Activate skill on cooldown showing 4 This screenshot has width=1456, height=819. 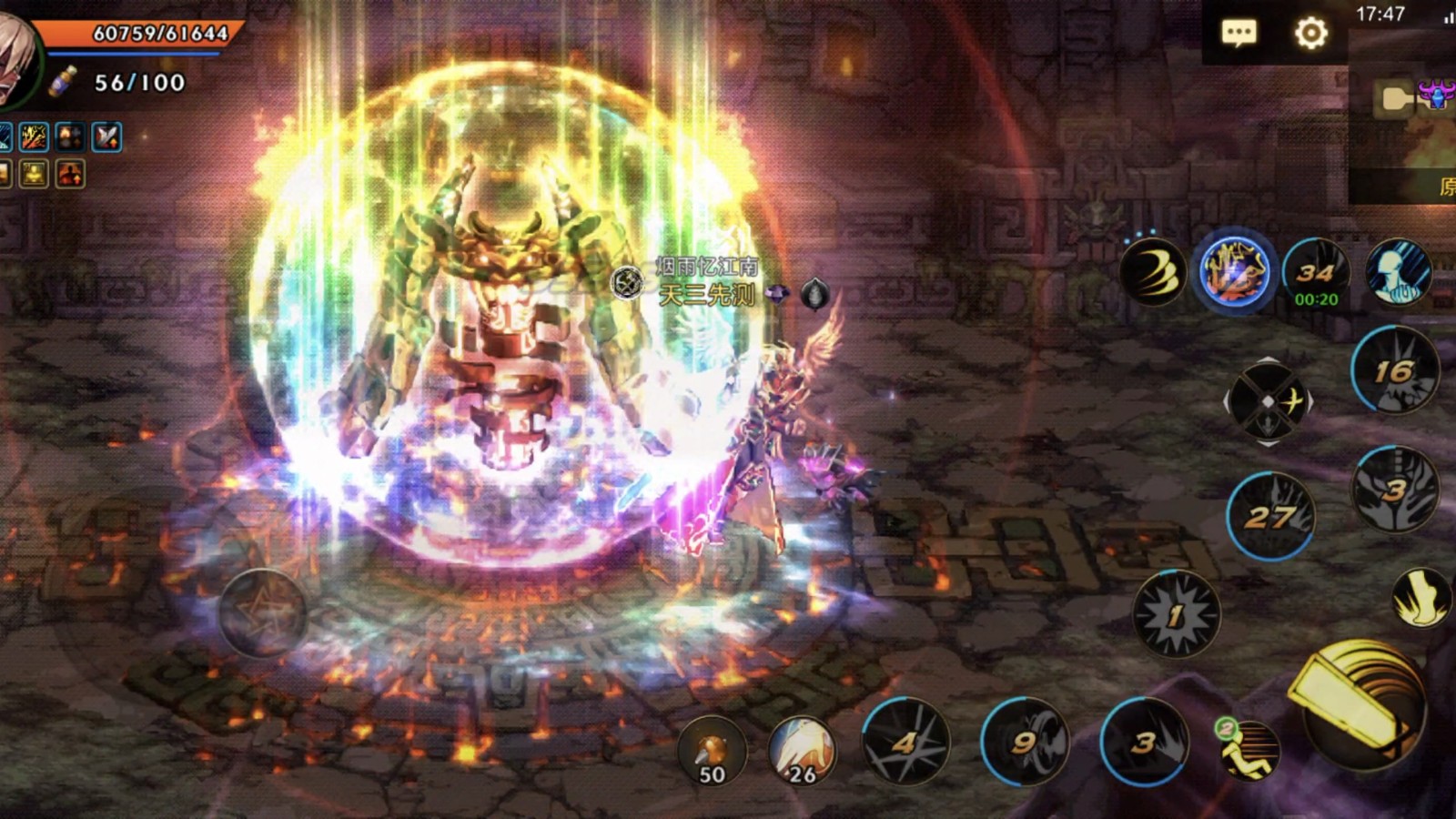click(905, 743)
